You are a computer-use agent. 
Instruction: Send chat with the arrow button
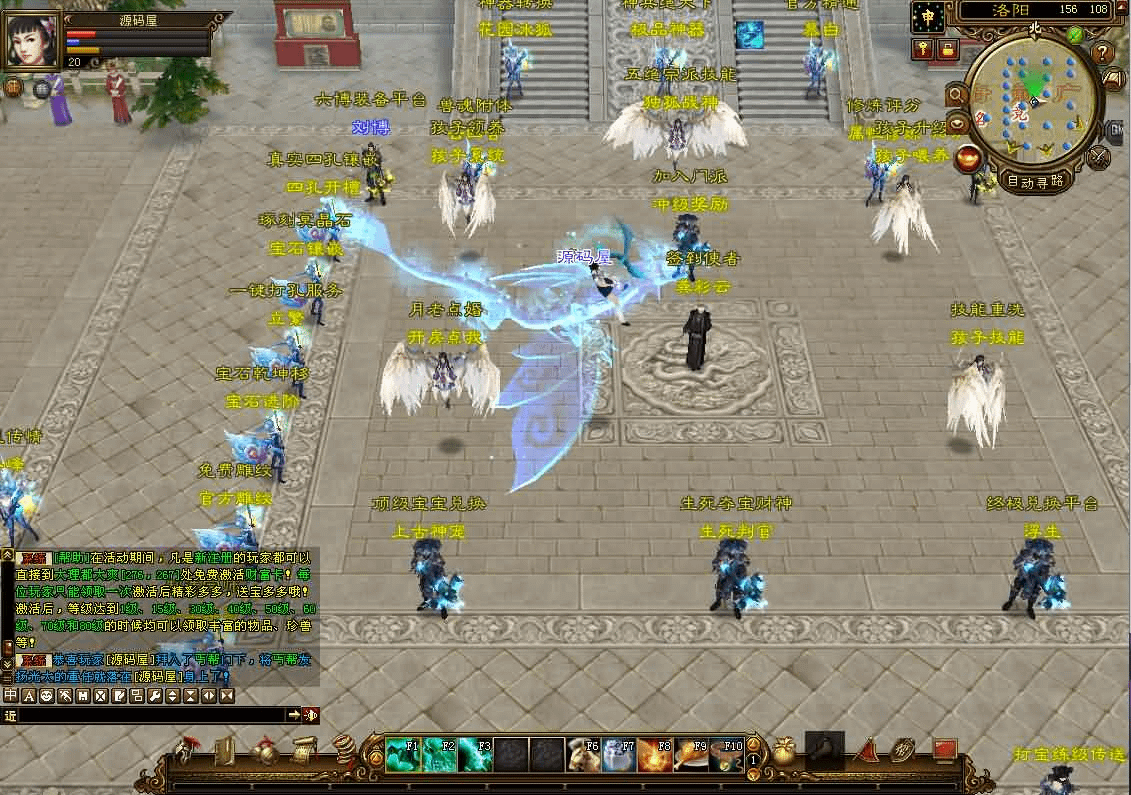click(293, 715)
